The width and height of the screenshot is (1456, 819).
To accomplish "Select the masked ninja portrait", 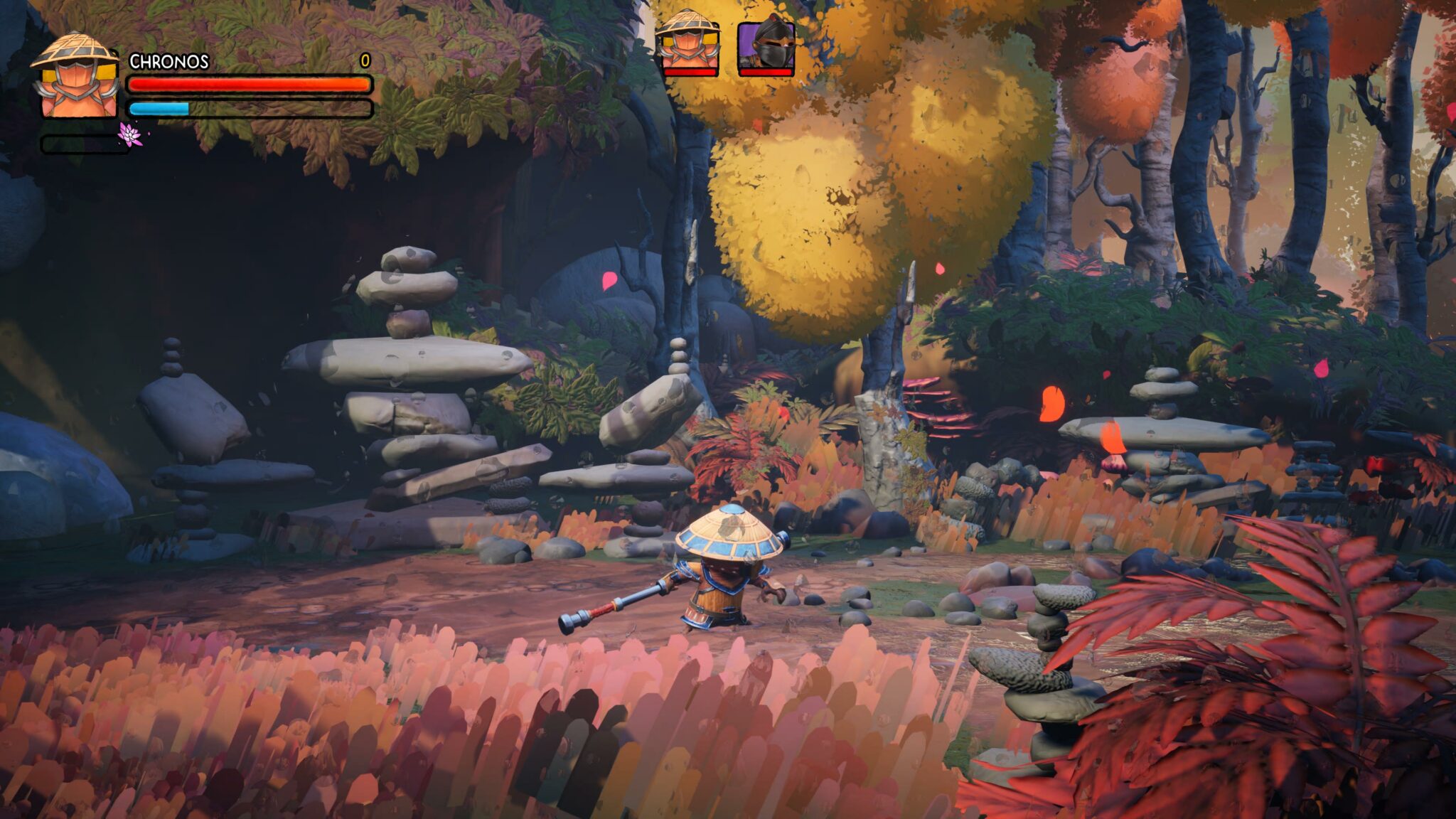I will (x=766, y=46).
